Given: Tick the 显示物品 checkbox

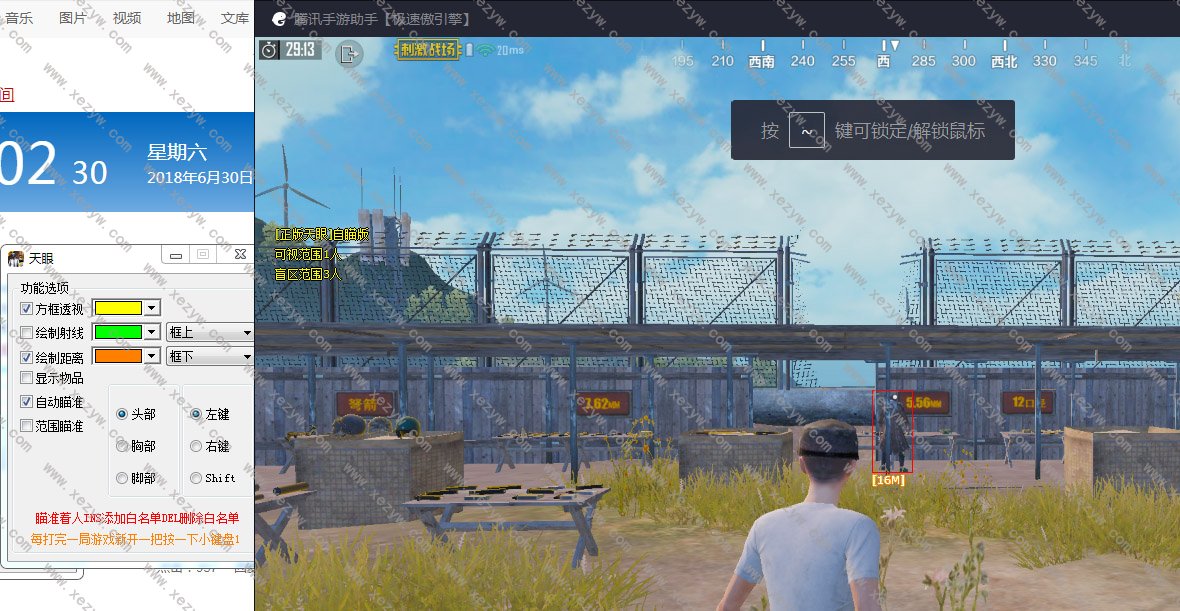Looking at the screenshot, I should tap(27, 378).
